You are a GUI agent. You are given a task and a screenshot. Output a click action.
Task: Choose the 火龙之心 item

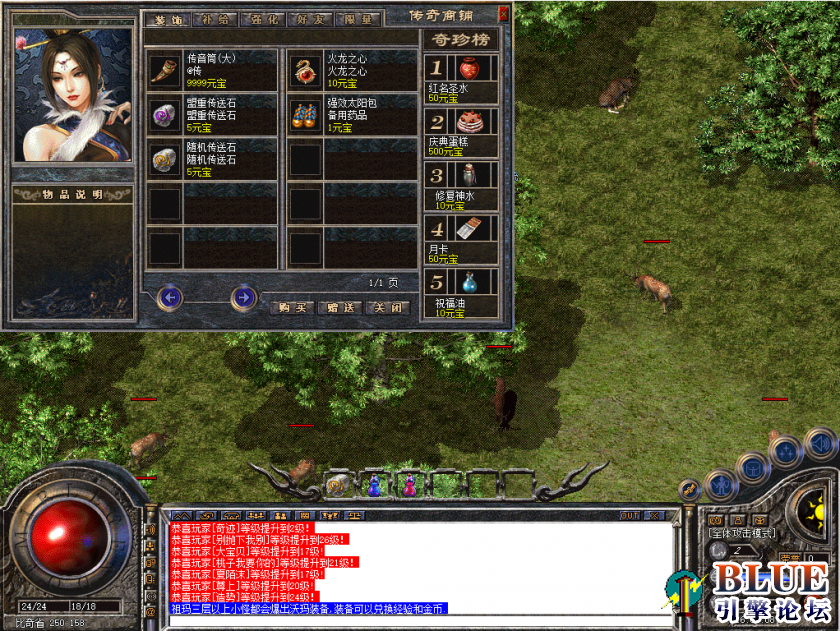click(305, 70)
